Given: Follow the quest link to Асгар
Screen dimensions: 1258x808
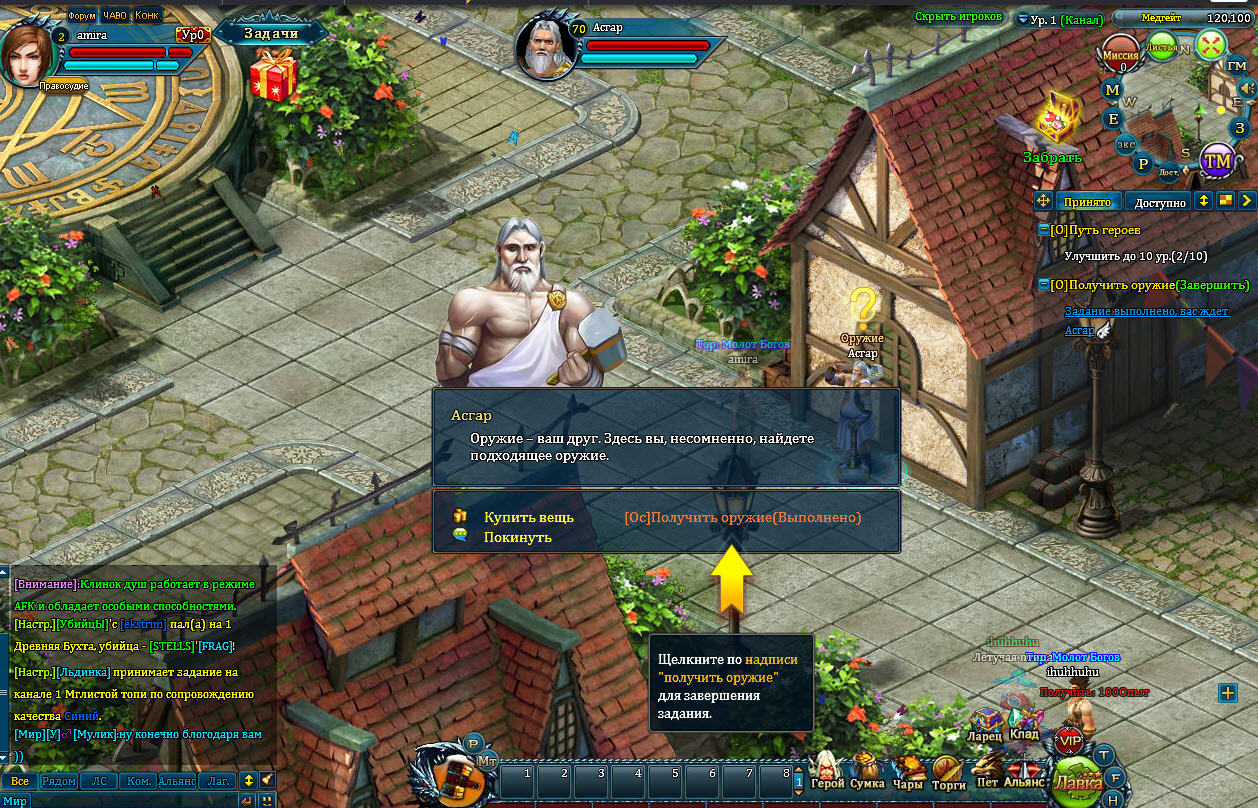Looking at the screenshot, I should point(1079,330).
